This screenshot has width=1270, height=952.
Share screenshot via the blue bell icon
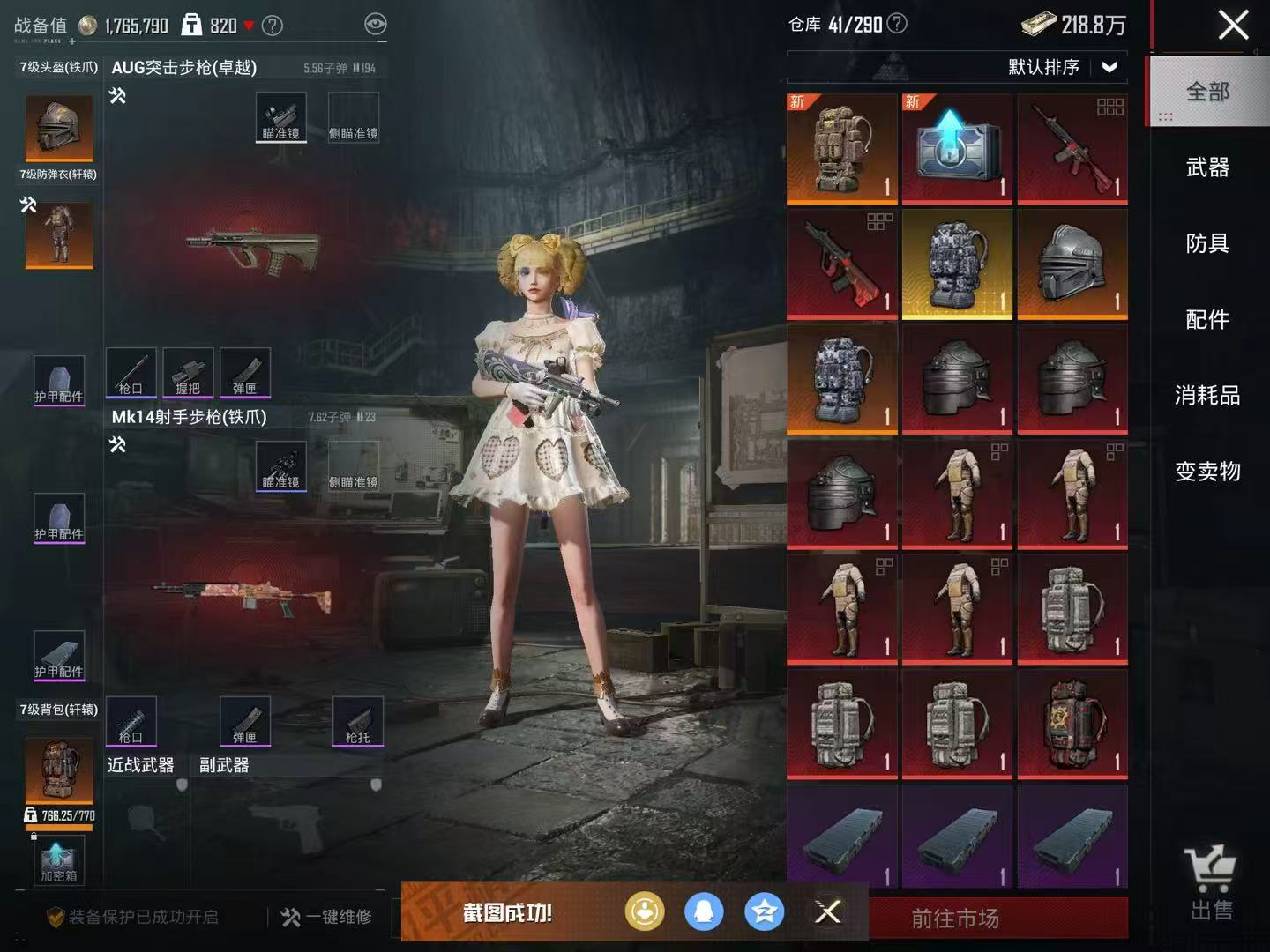tap(704, 911)
